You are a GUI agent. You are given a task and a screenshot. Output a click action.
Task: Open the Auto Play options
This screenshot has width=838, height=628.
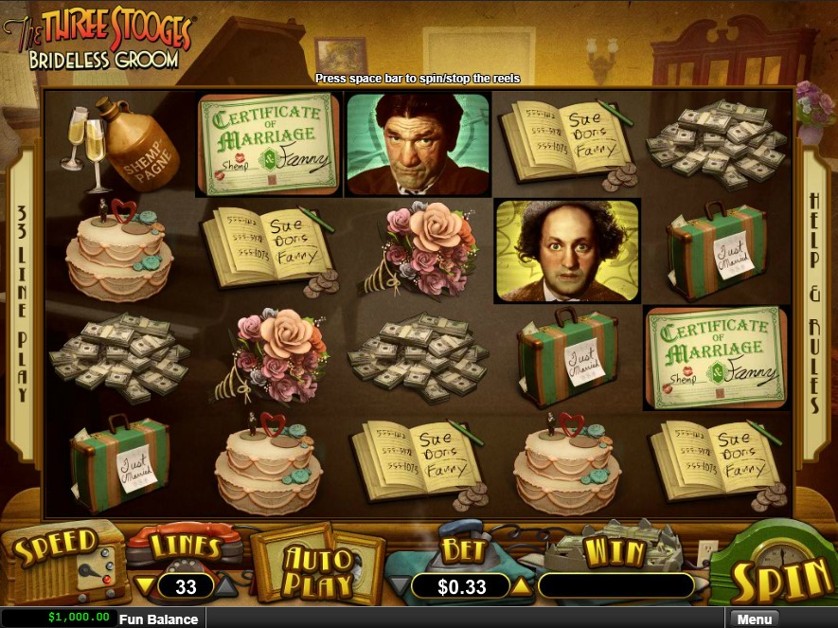pyautogui.click(x=317, y=569)
